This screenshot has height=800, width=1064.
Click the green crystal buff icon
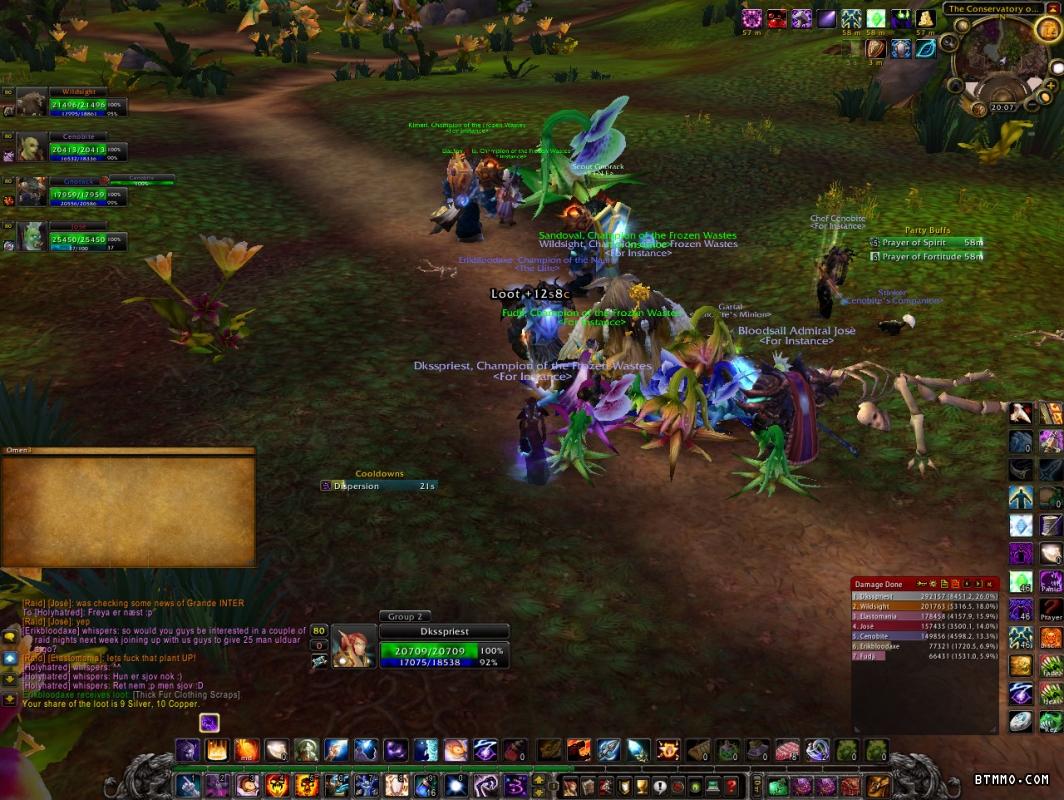(x=876, y=18)
